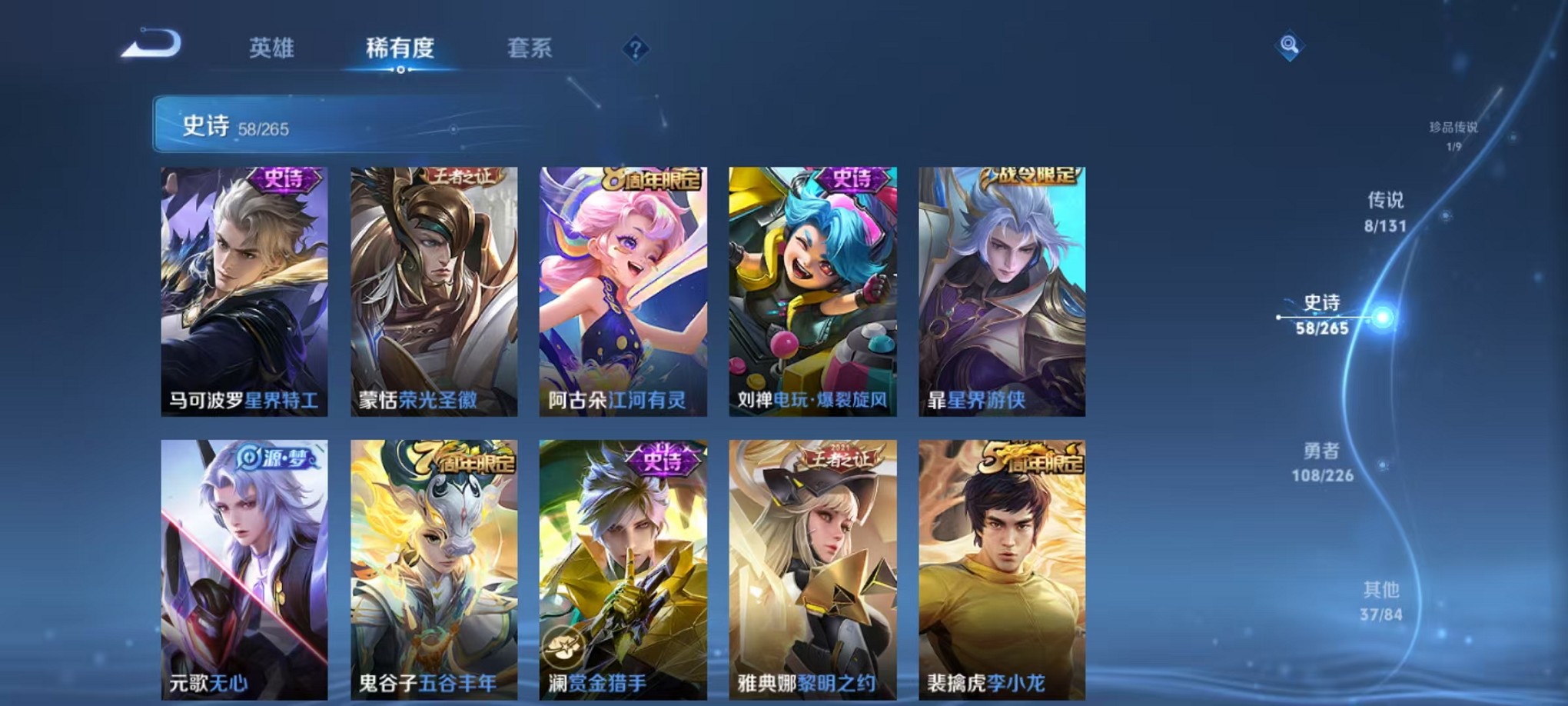Viewport: 1568px width, 706px height.
Task: Click the circular emblem icon on 澜's skin card
Action: 563,649
